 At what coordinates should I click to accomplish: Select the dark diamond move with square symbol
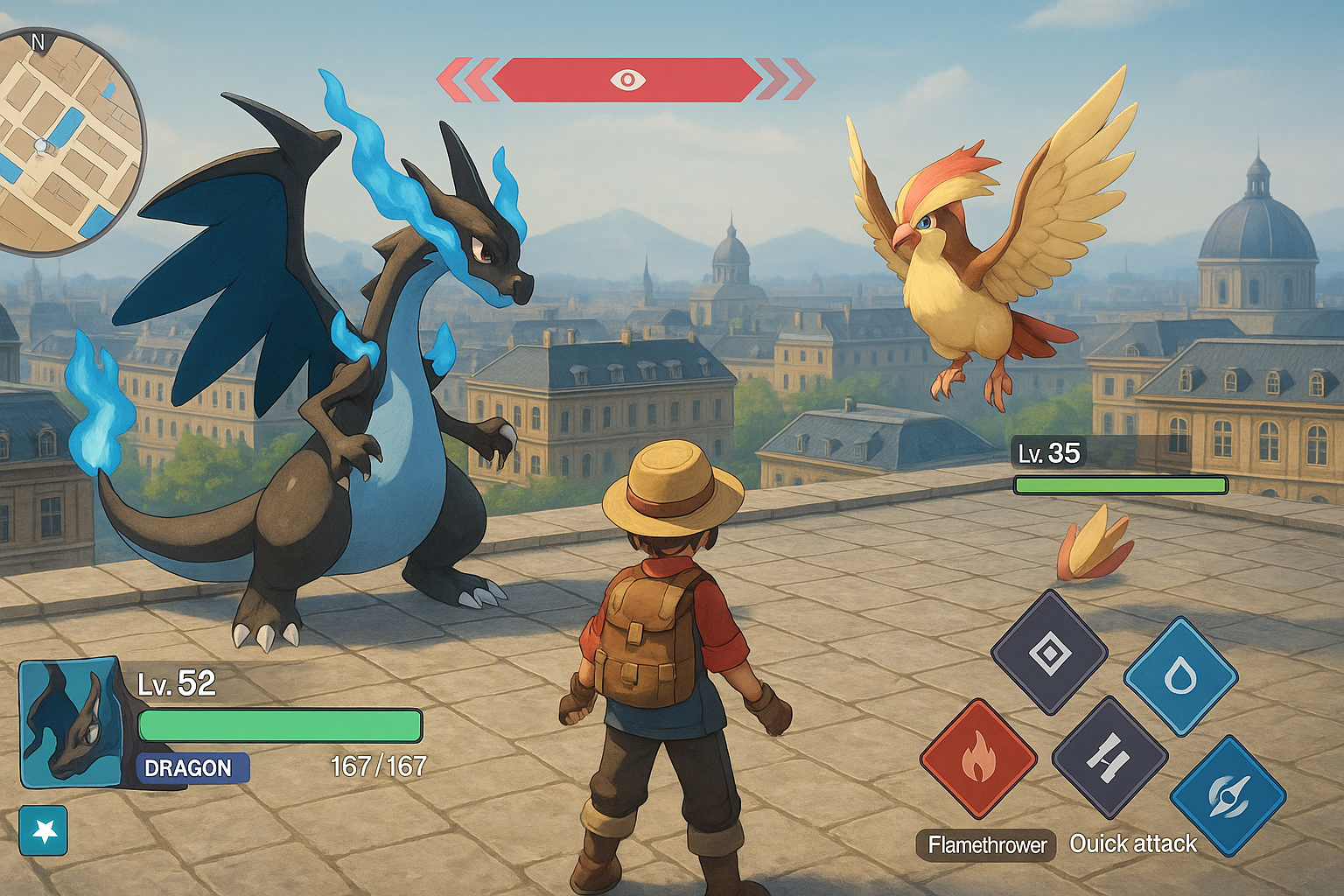[x=1049, y=652]
